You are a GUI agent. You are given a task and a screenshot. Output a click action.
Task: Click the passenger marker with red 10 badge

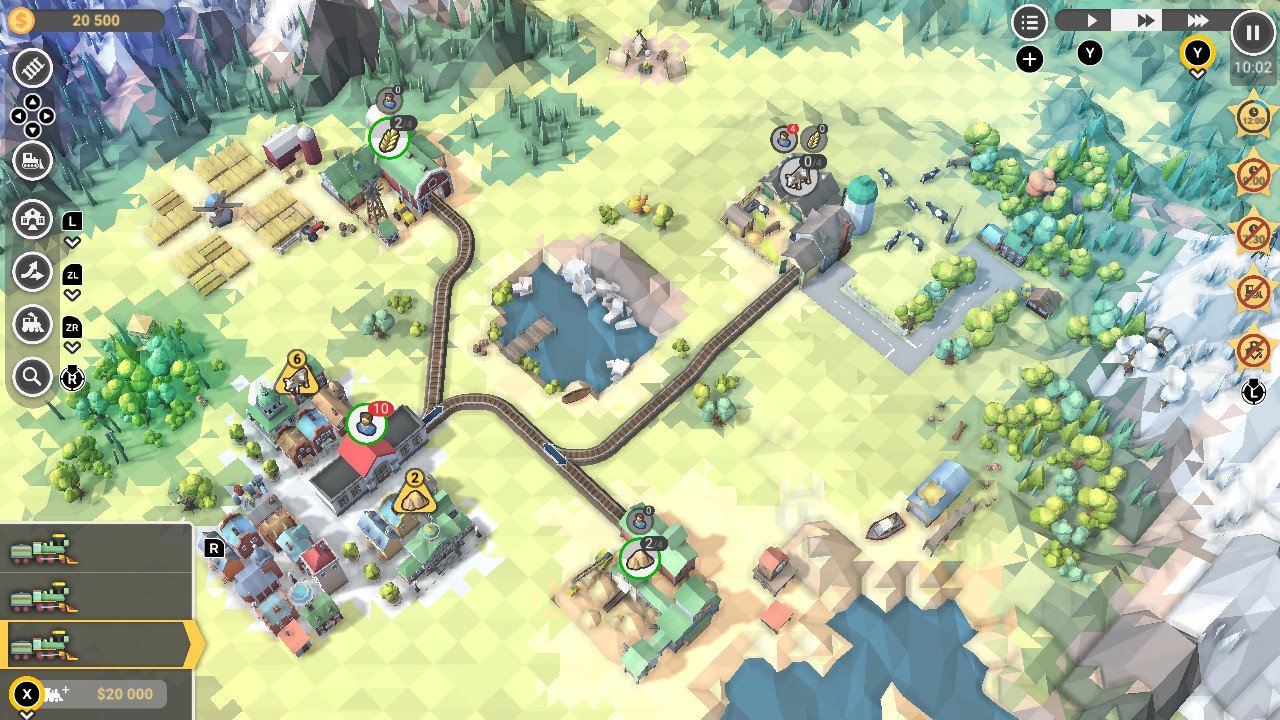pos(367,424)
